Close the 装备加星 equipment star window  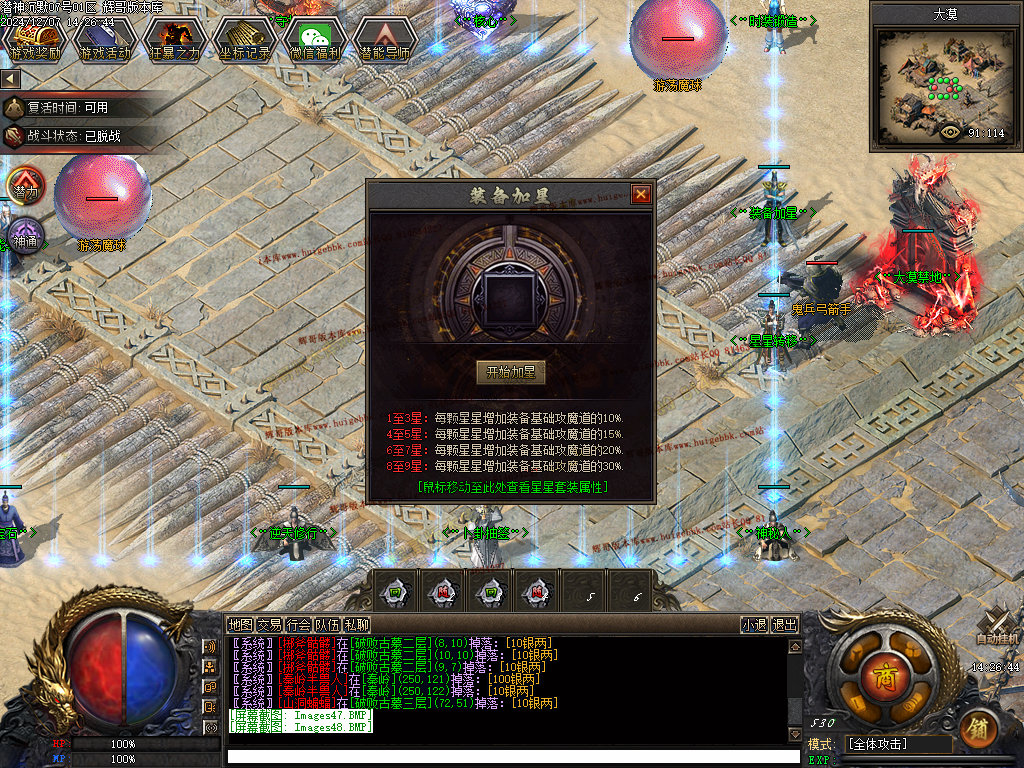pyautogui.click(x=641, y=194)
